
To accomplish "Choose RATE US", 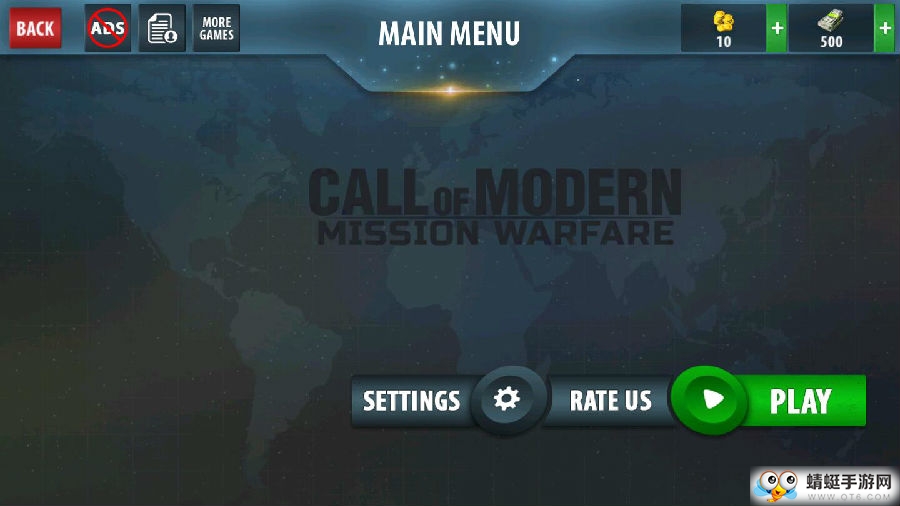I will pyautogui.click(x=610, y=401).
